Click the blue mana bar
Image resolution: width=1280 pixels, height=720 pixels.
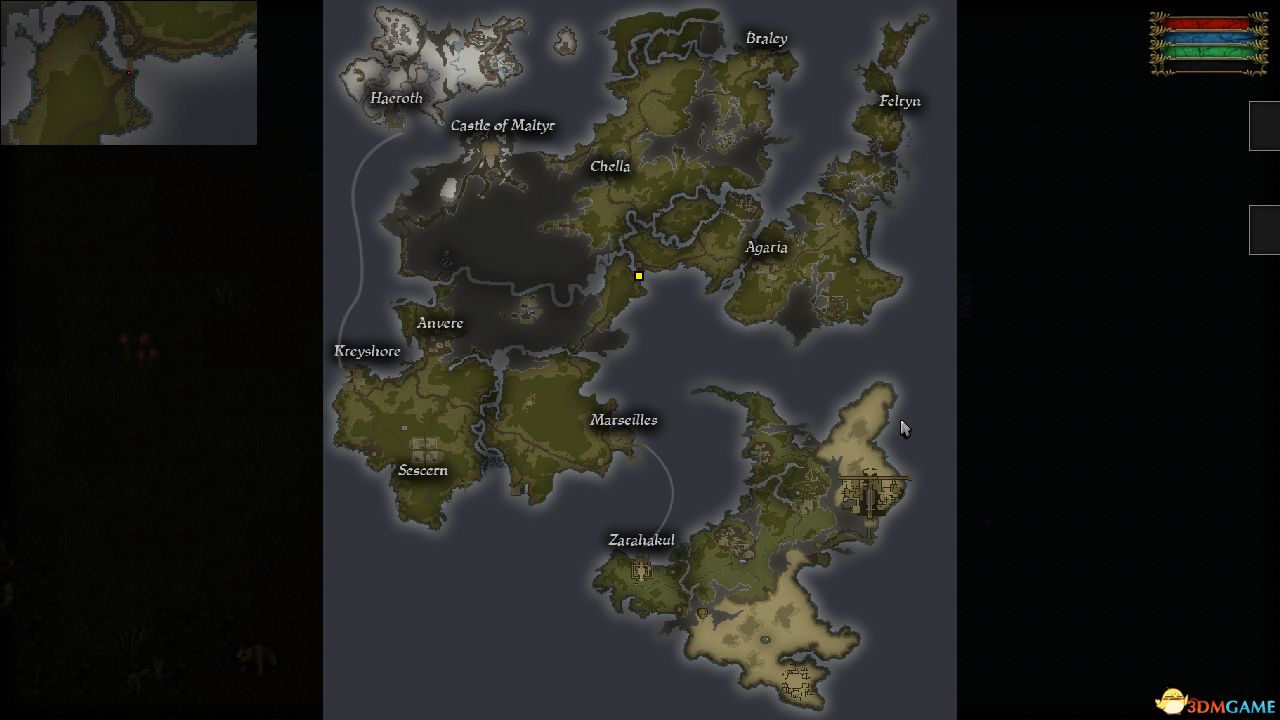pyautogui.click(x=1205, y=36)
